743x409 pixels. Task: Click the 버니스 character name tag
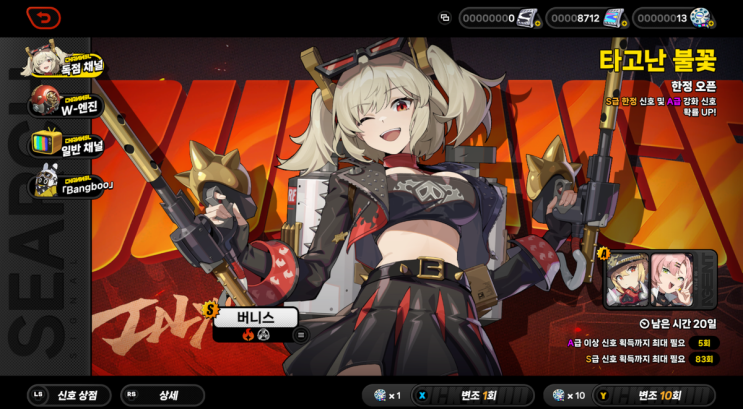[x=255, y=318]
